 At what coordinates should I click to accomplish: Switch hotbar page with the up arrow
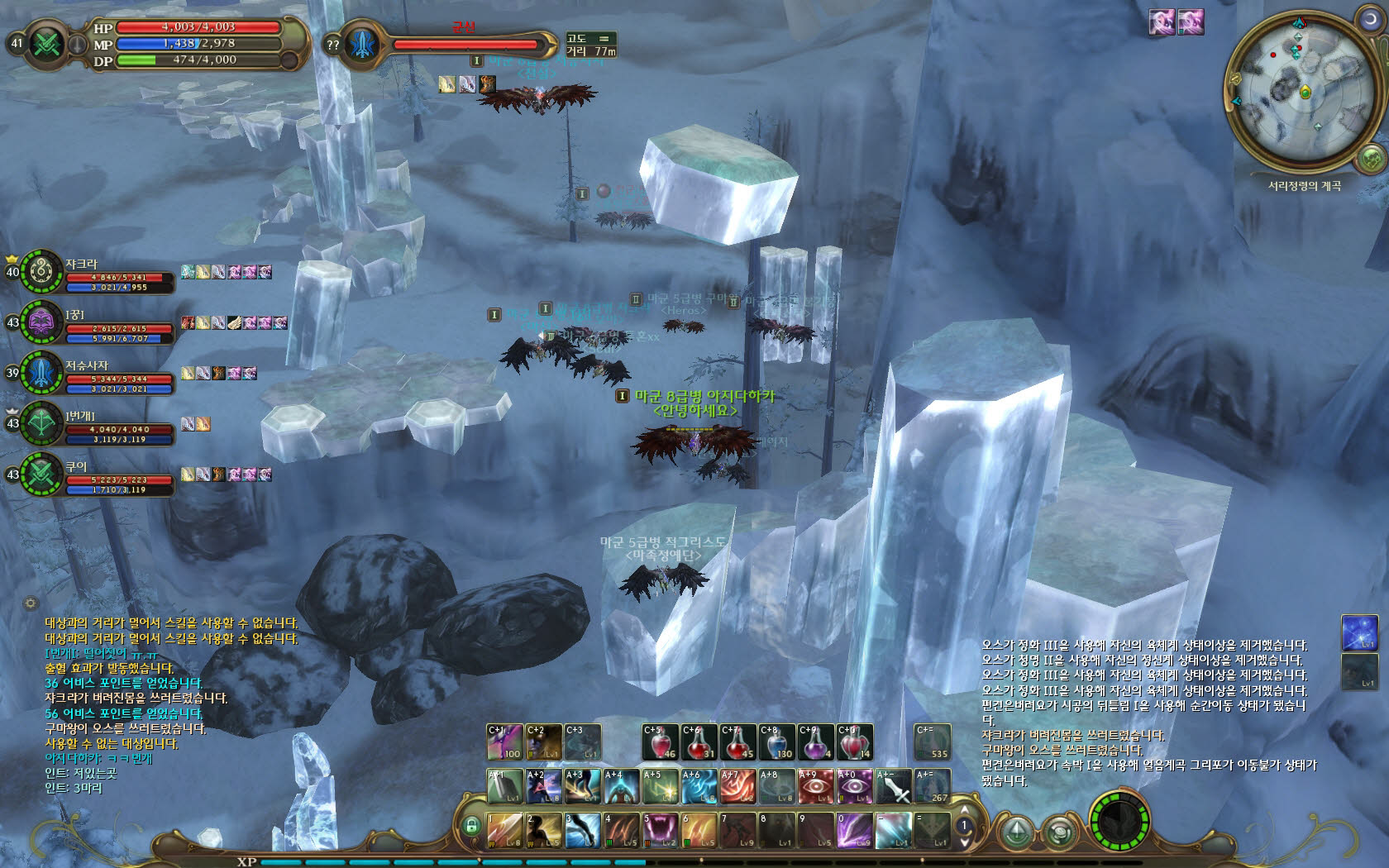coord(963,812)
